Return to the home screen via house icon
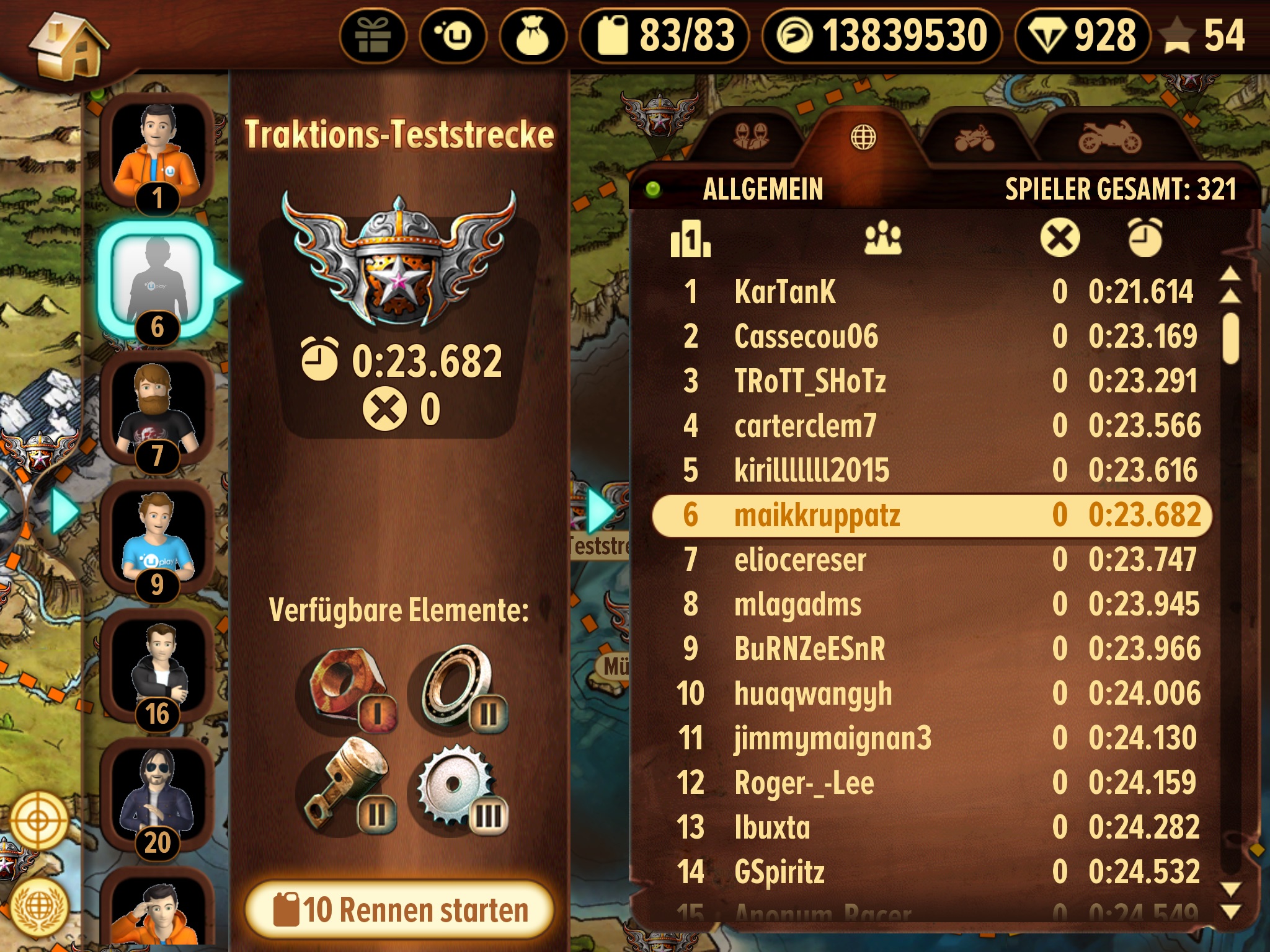Viewport: 1270px width, 952px height. (x=69, y=46)
